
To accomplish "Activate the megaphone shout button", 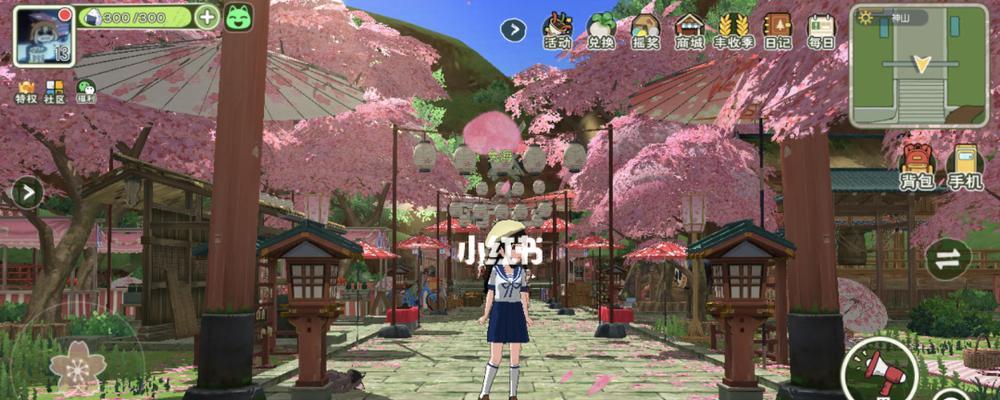I will [880, 372].
